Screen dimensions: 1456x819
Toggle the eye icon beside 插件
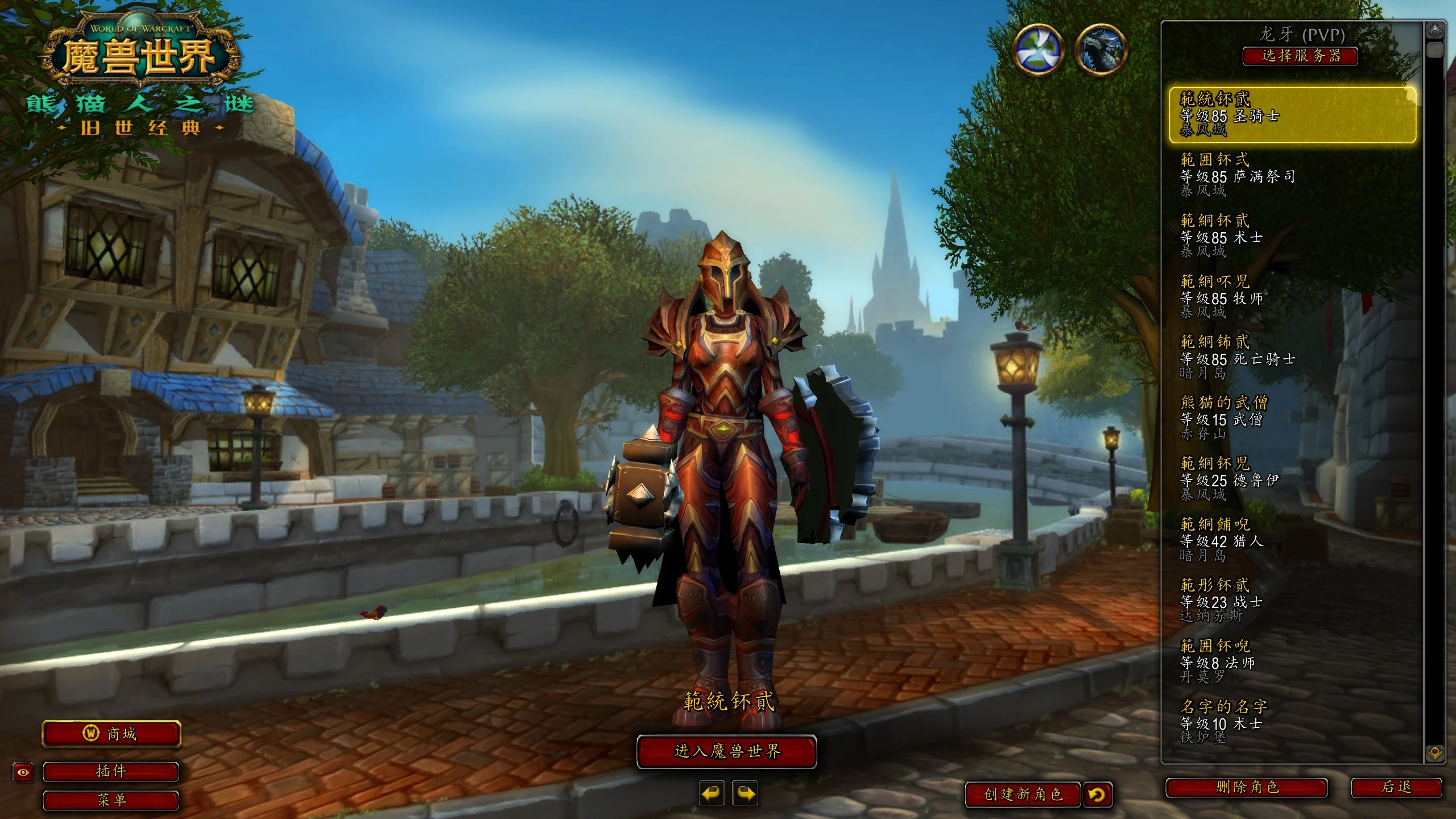[23, 772]
